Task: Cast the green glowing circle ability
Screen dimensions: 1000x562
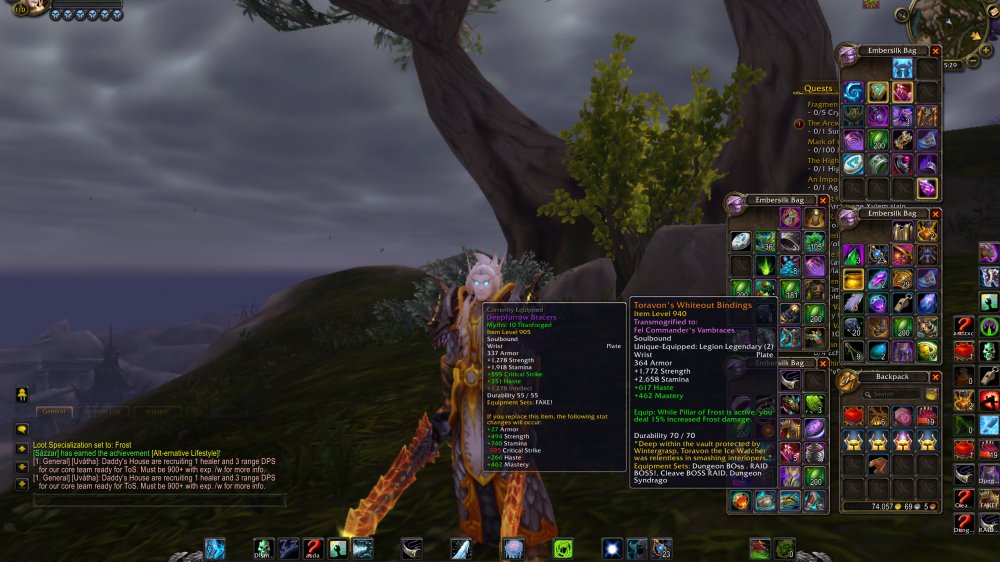Action: 563,548
